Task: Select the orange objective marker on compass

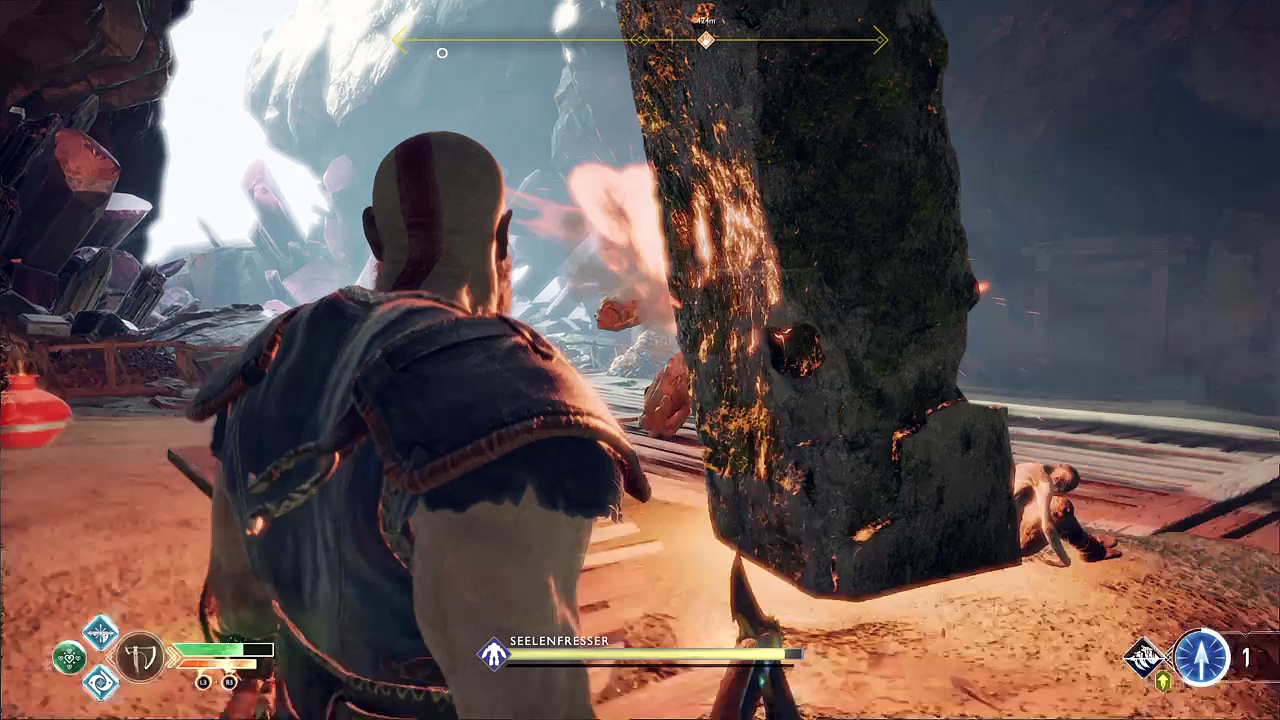Action: [706, 40]
